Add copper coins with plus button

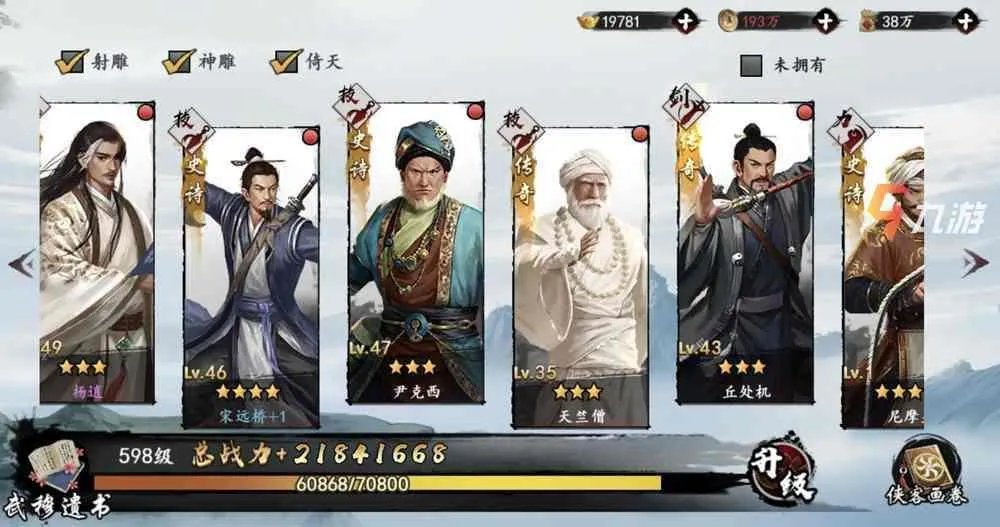[825, 20]
